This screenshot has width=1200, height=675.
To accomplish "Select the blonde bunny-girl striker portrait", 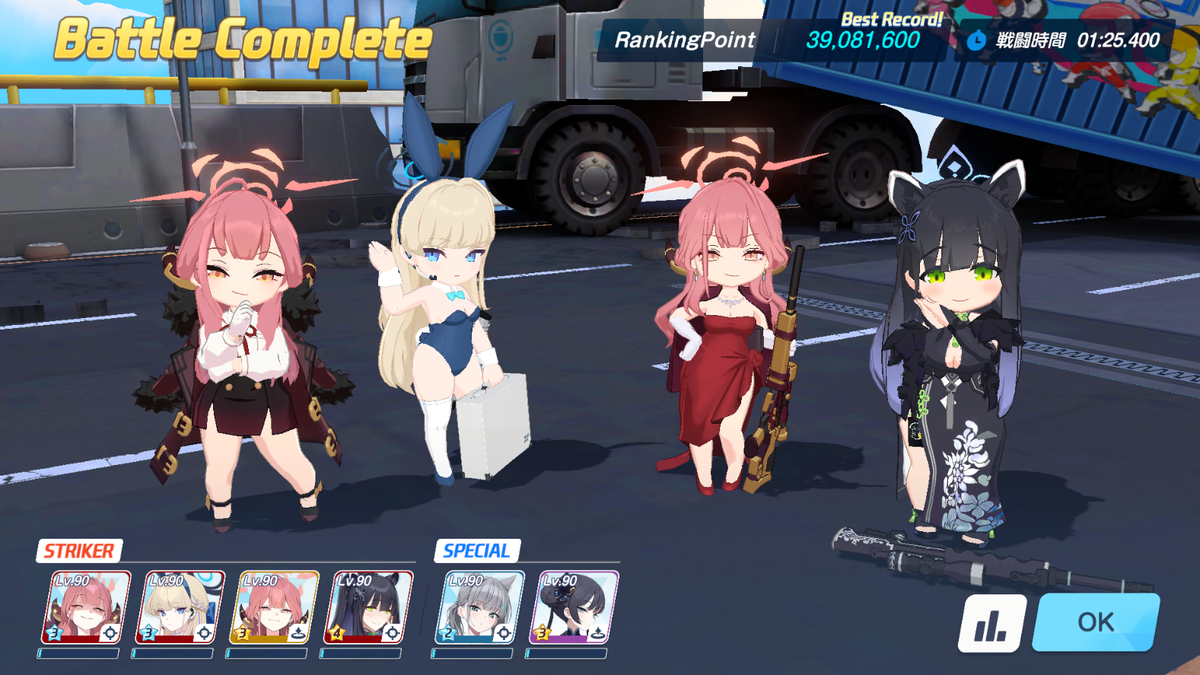I will tap(180, 607).
